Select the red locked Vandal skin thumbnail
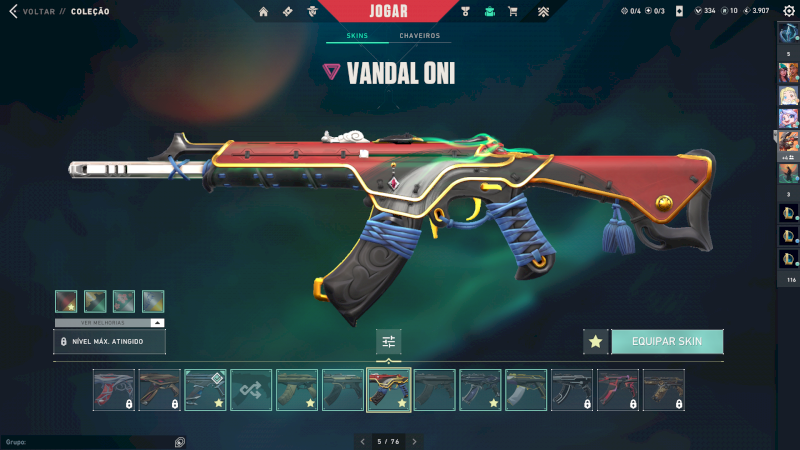Image resolution: width=800 pixels, height=450 pixels. [x=618, y=390]
